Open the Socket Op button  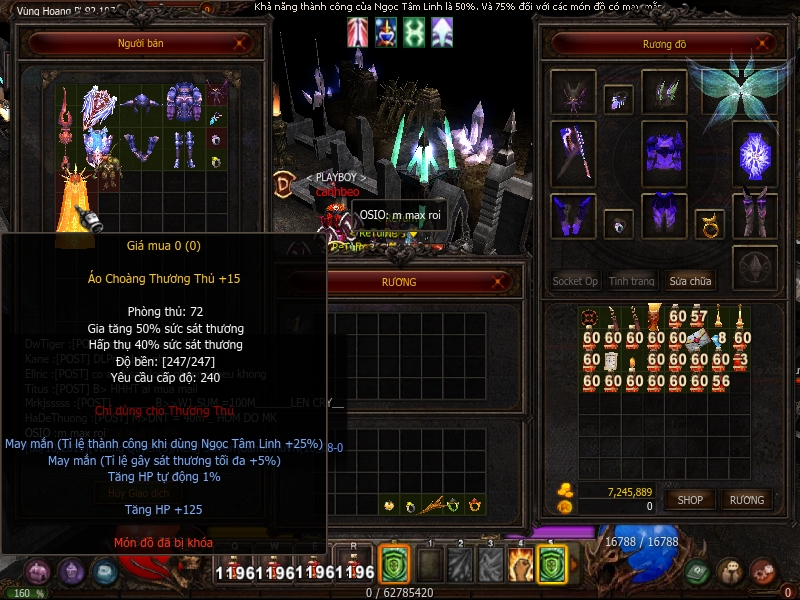(x=575, y=281)
